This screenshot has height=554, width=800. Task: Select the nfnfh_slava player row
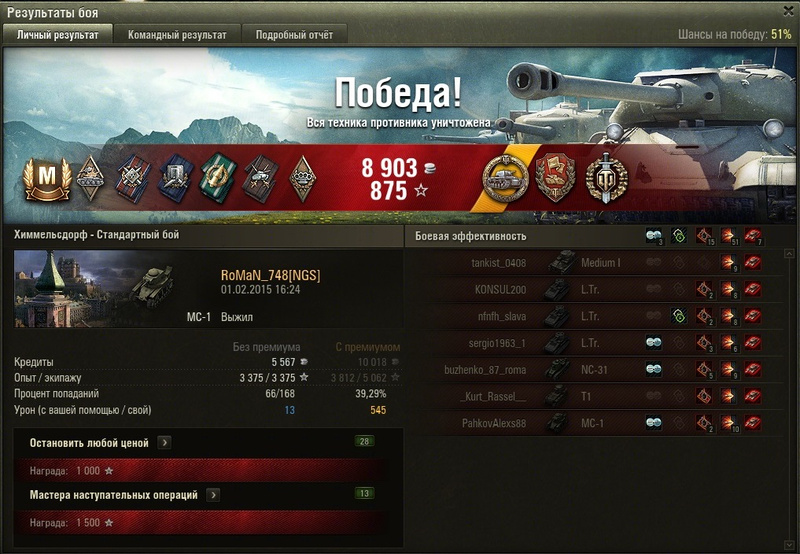click(600, 316)
